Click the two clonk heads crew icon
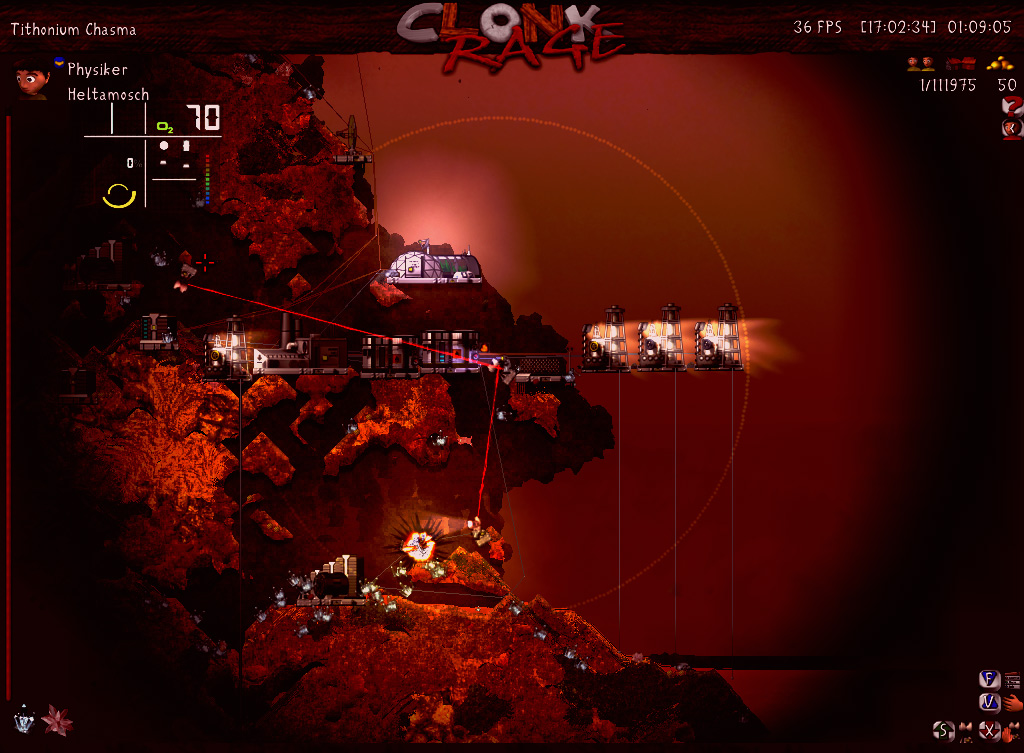This screenshot has width=1024, height=753. [920, 64]
